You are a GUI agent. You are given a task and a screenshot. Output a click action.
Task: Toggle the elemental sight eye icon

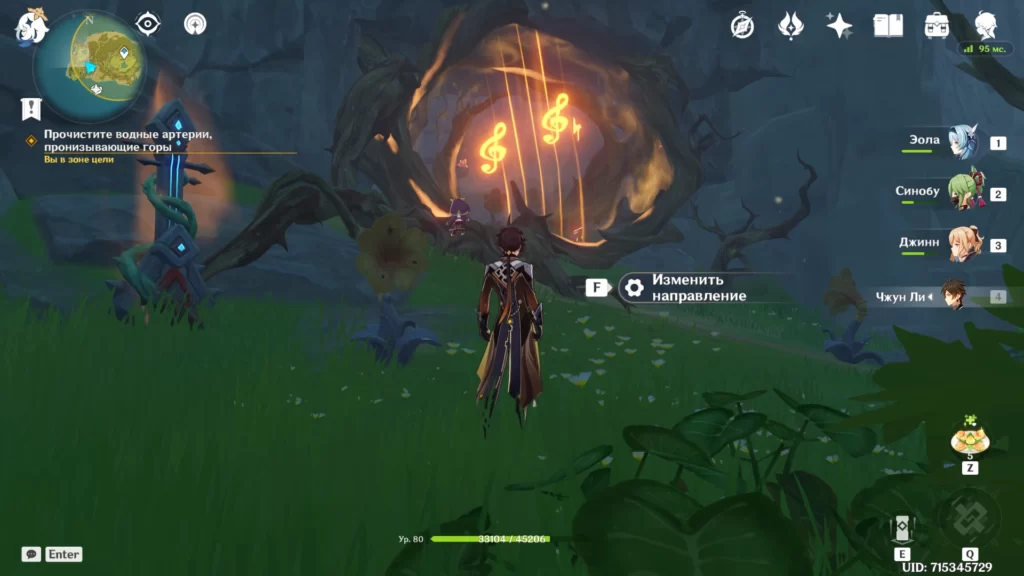point(148,24)
